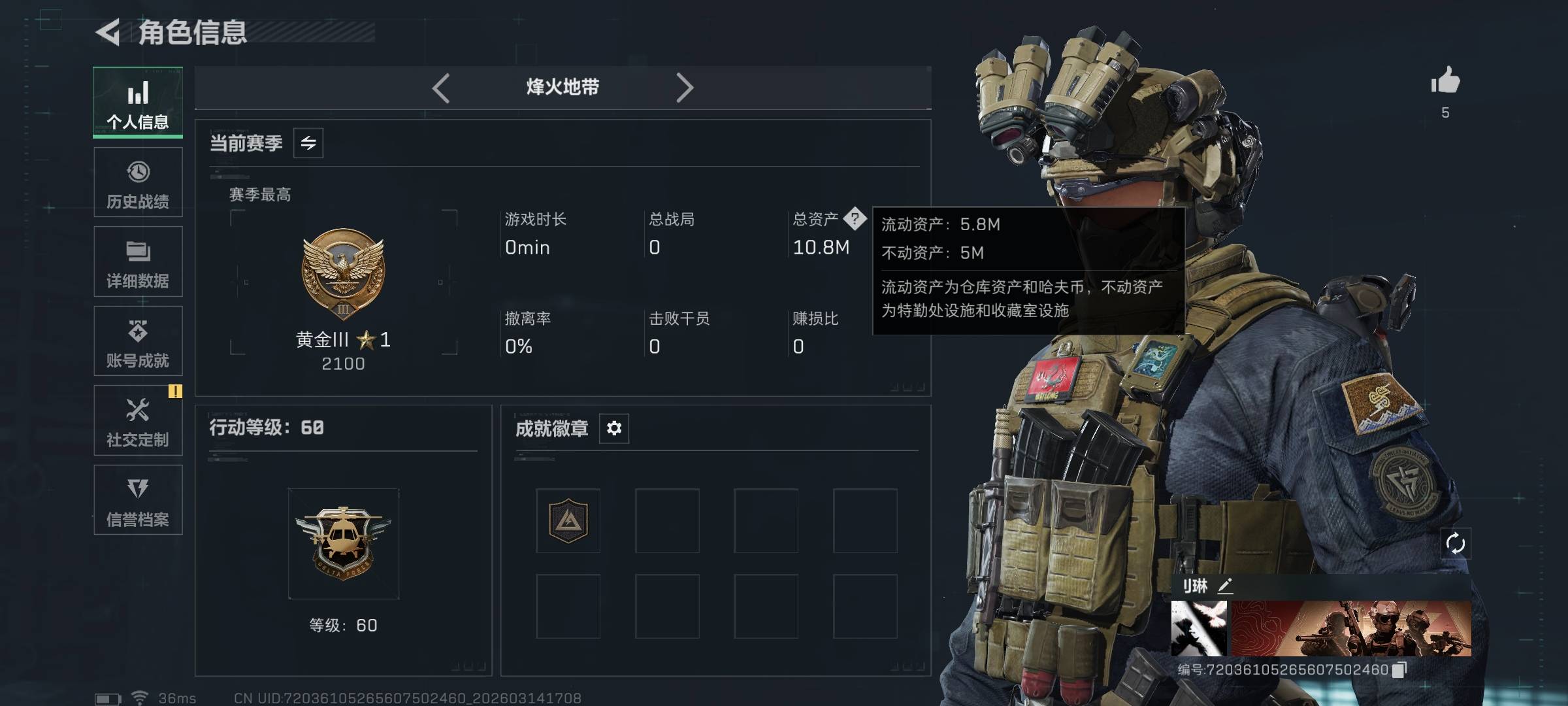Toggle the 当前赛季 season swap button
Image resolution: width=1568 pixels, height=706 pixels.
coord(308,143)
